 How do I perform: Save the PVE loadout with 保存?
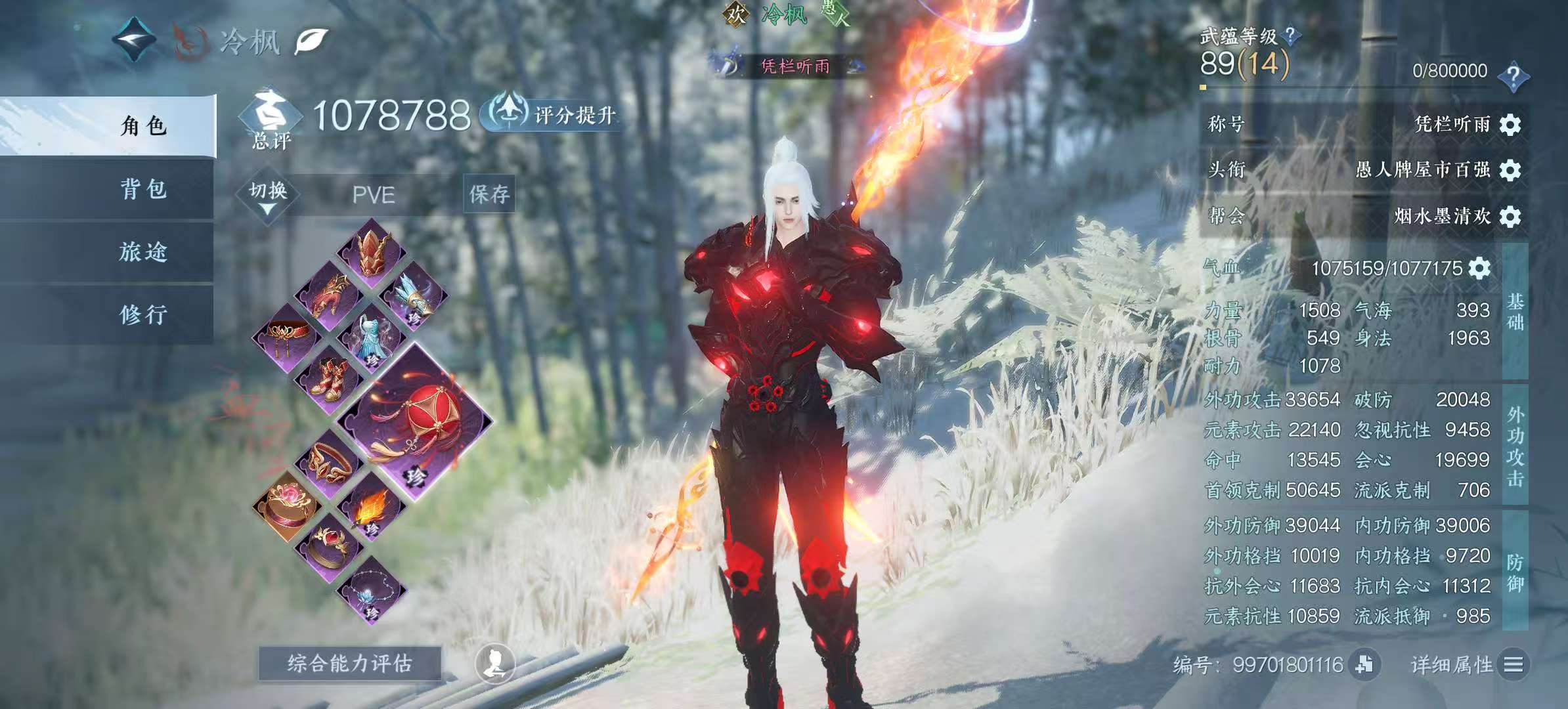coord(489,194)
